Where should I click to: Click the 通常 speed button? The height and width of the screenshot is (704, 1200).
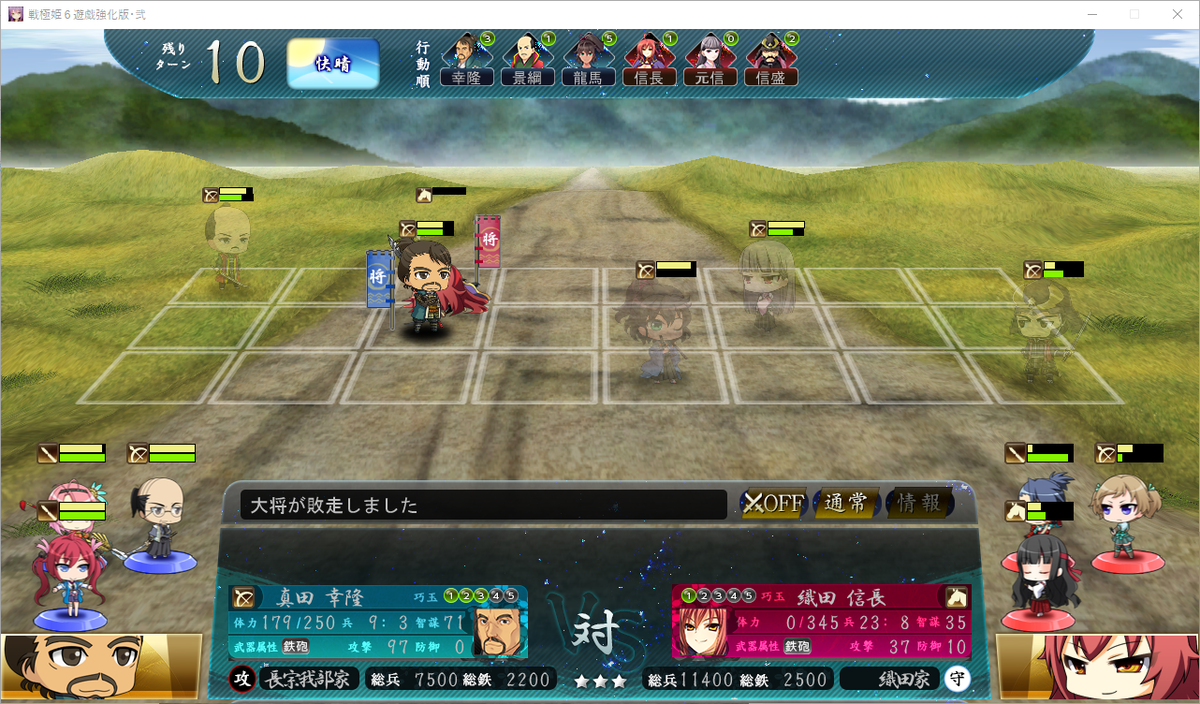click(846, 503)
